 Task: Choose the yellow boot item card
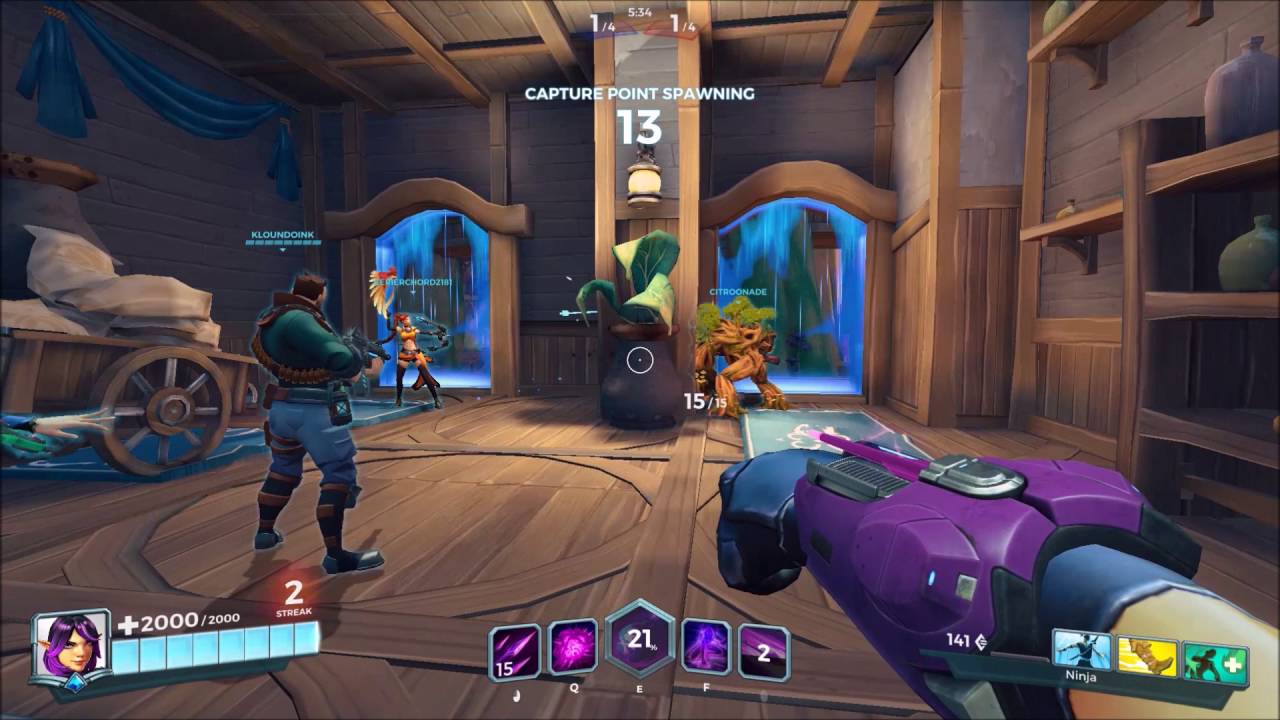(1148, 657)
